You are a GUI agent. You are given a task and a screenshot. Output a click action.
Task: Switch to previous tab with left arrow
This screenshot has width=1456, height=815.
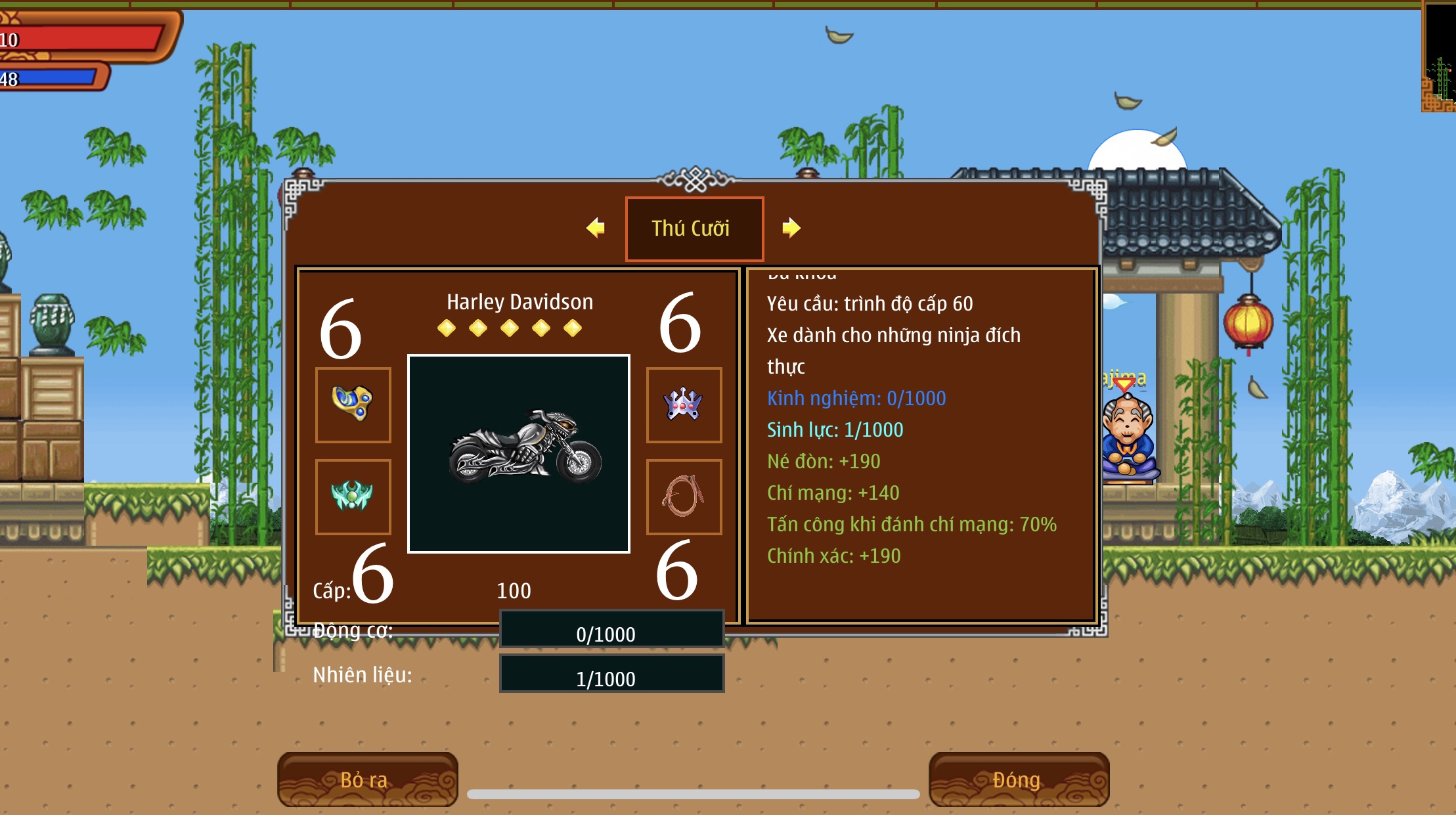click(x=596, y=228)
